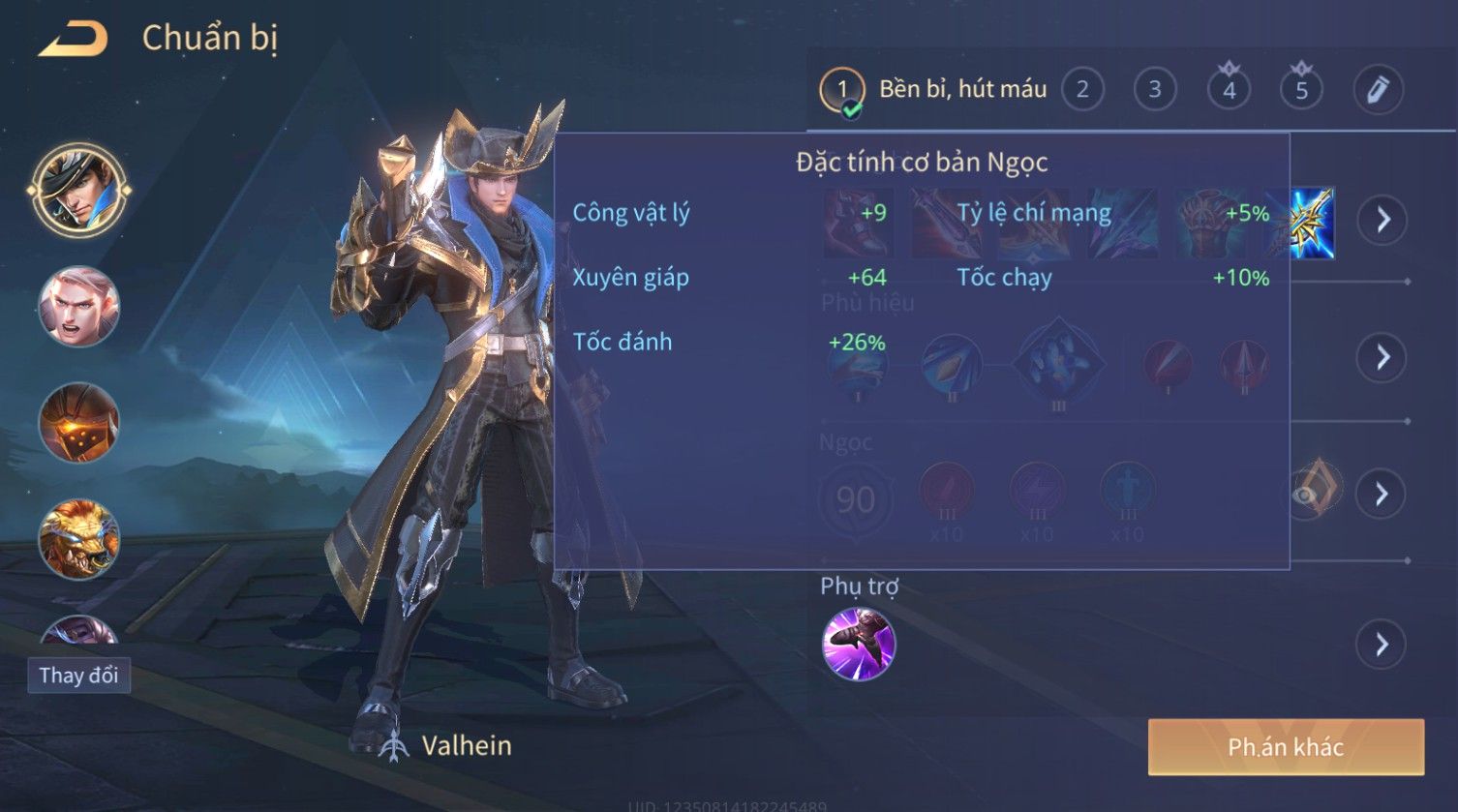Select preset 1 Bền bỉ, hút máu
1458x812 pixels.
pos(934,90)
